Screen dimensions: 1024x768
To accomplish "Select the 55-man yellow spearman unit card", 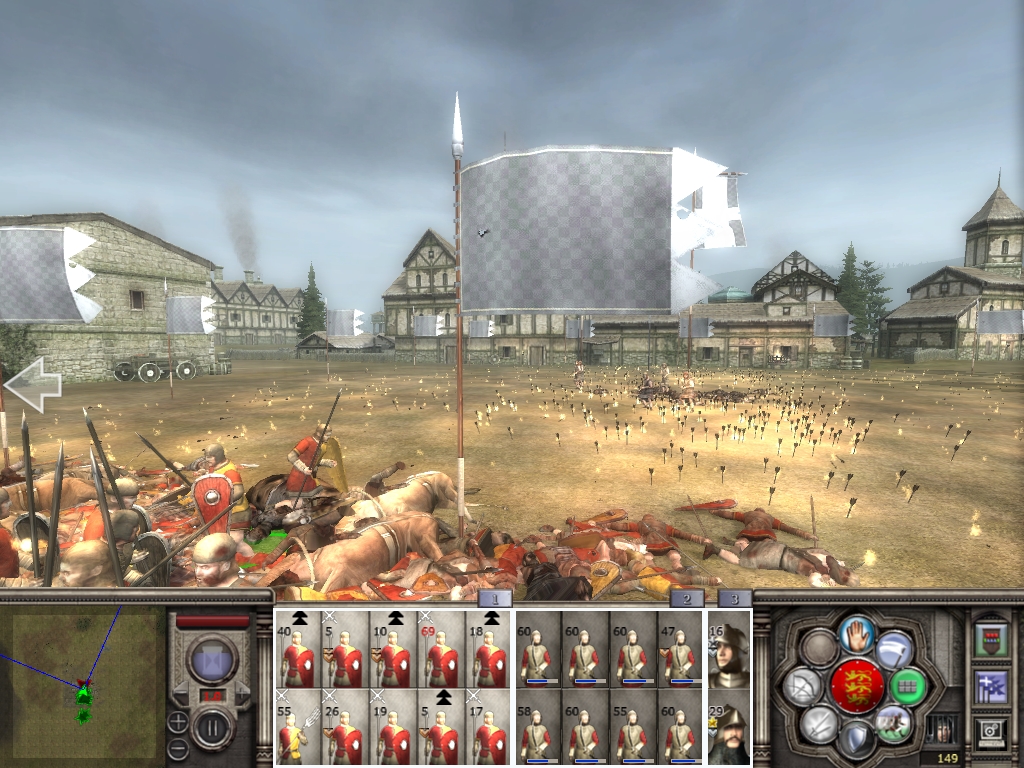I will click(298, 726).
